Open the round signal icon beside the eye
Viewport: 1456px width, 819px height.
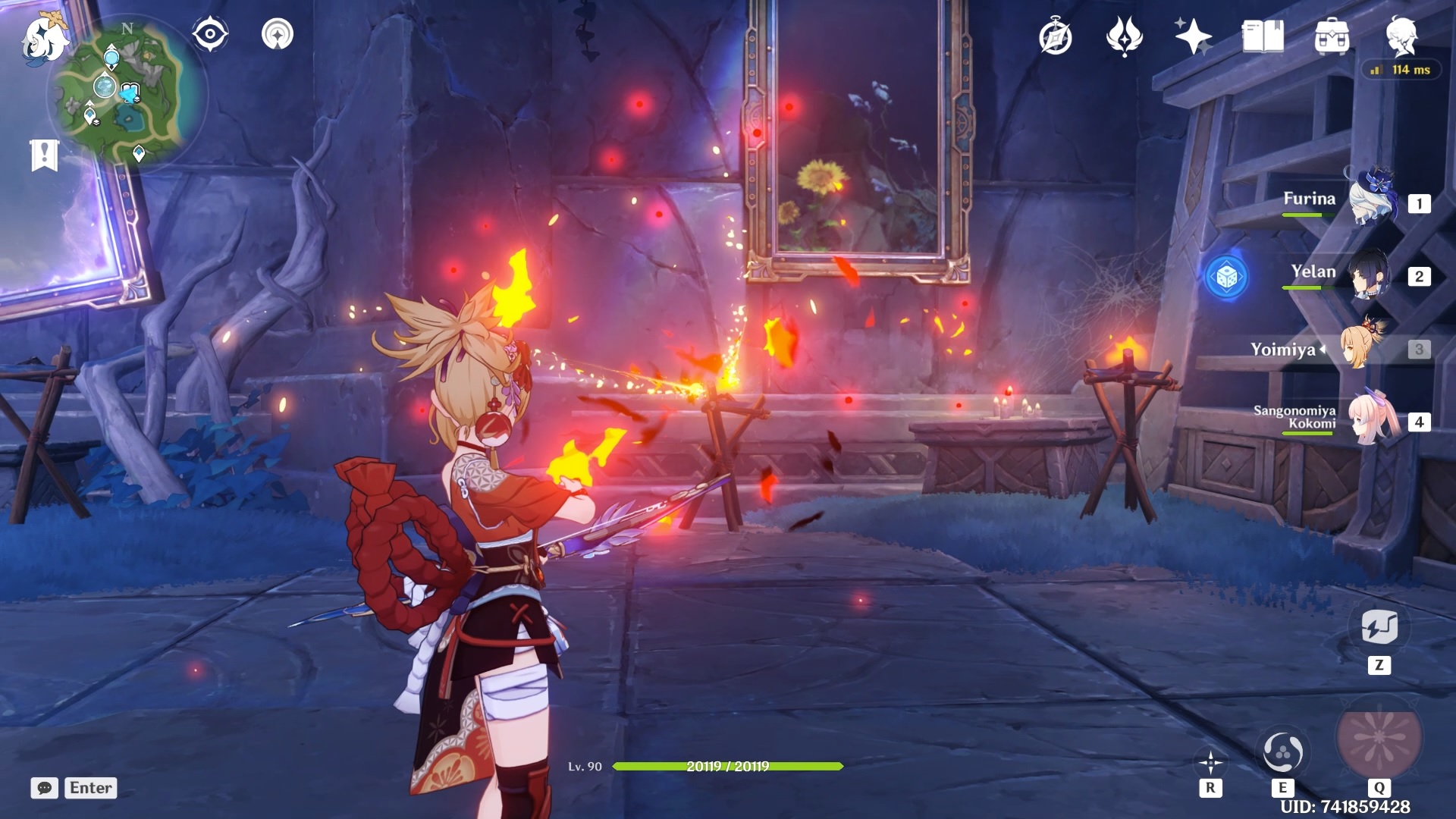pos(278,34)
